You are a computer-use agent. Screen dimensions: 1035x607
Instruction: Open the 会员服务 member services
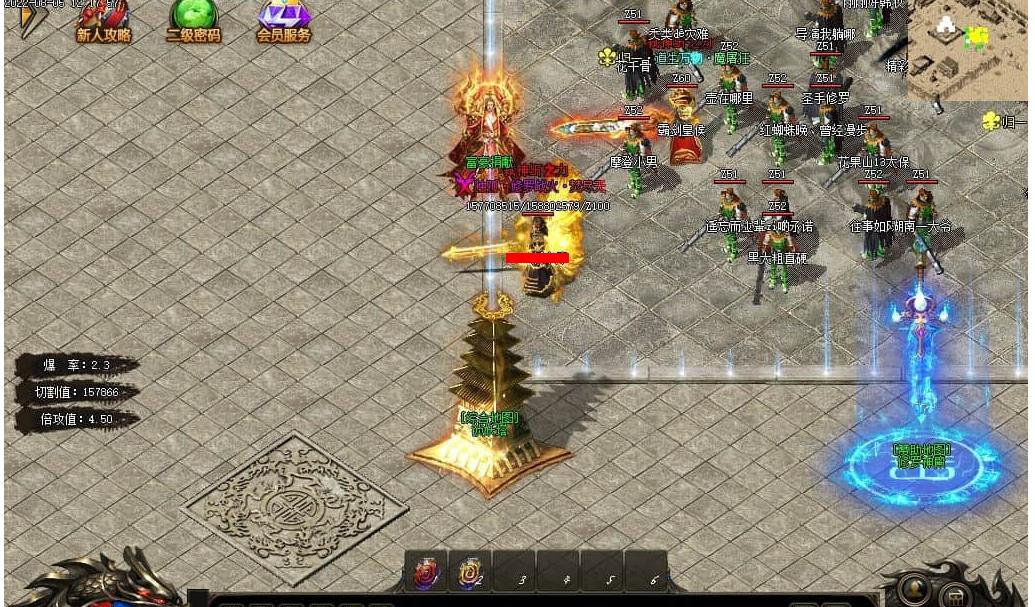284,21
